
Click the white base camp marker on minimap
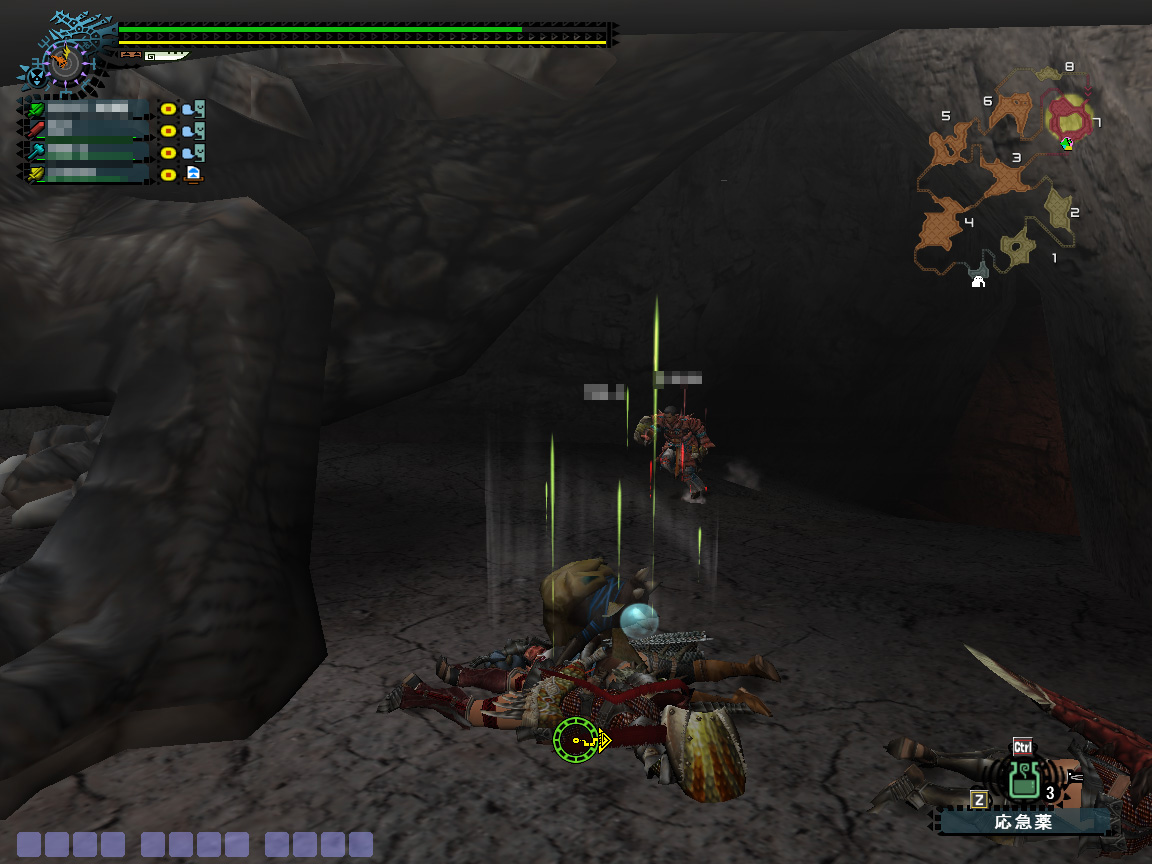tap(978, 283)
